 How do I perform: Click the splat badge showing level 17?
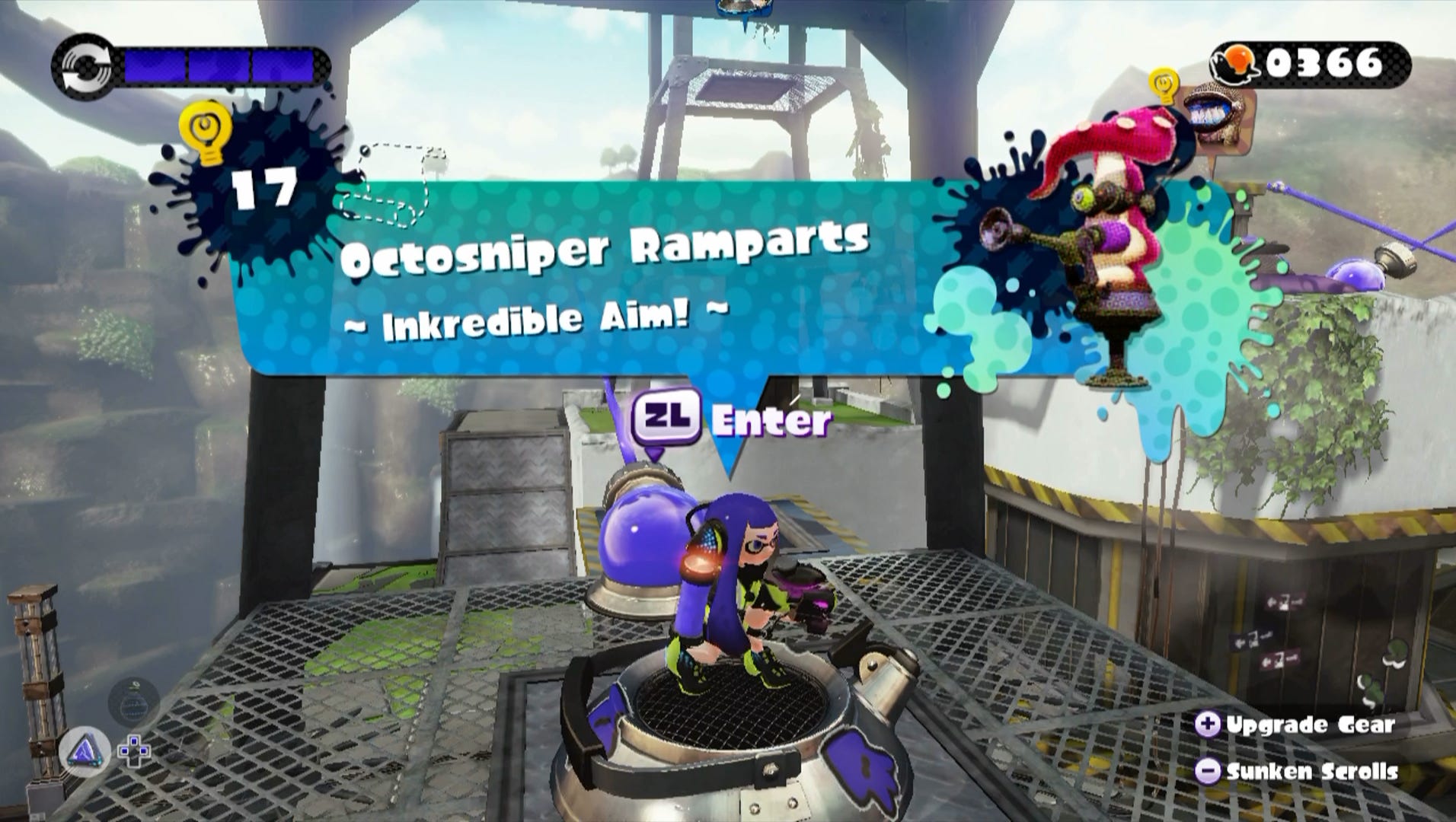pos(264,186)
